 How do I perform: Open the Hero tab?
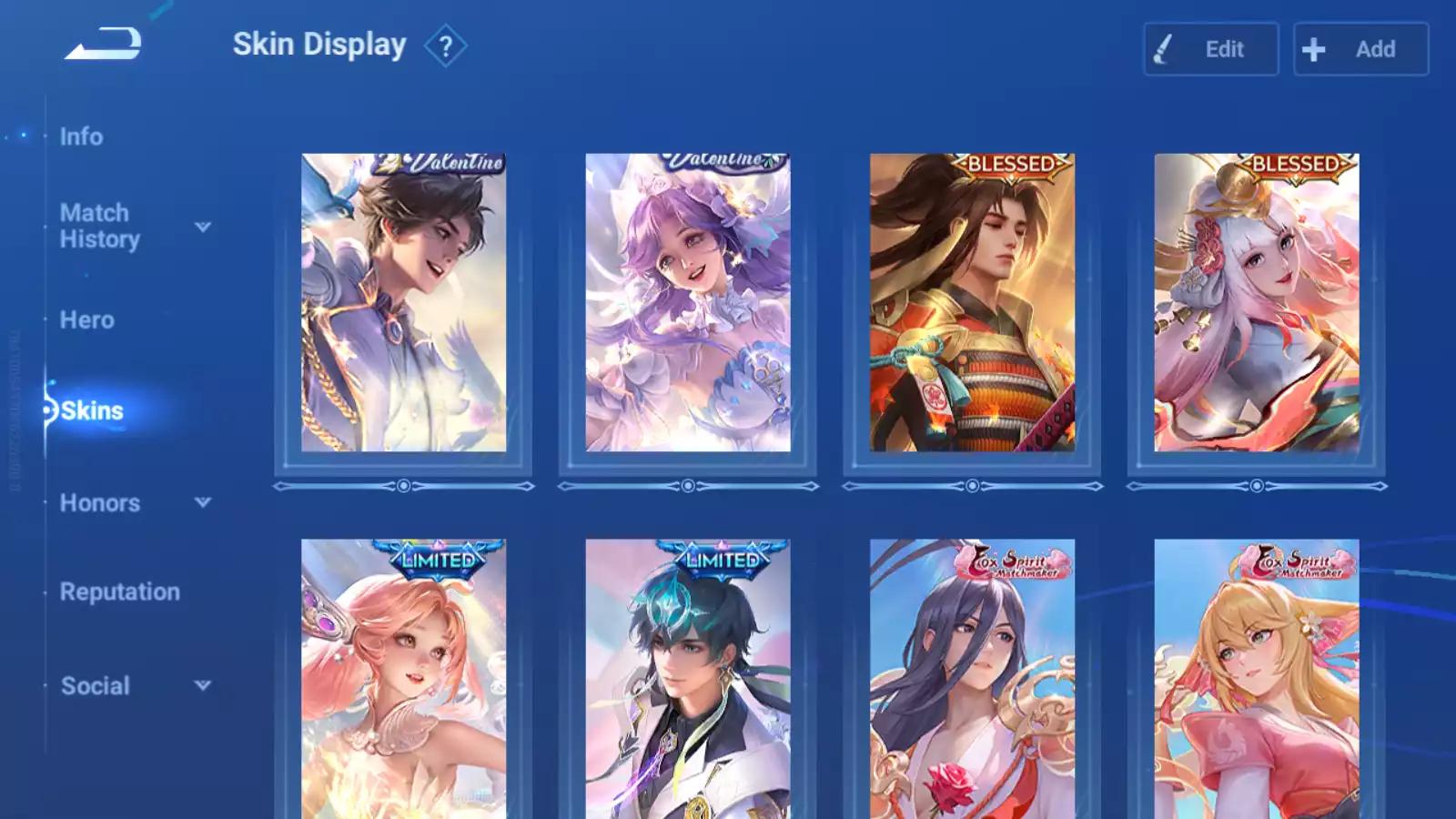pos(87,320)
